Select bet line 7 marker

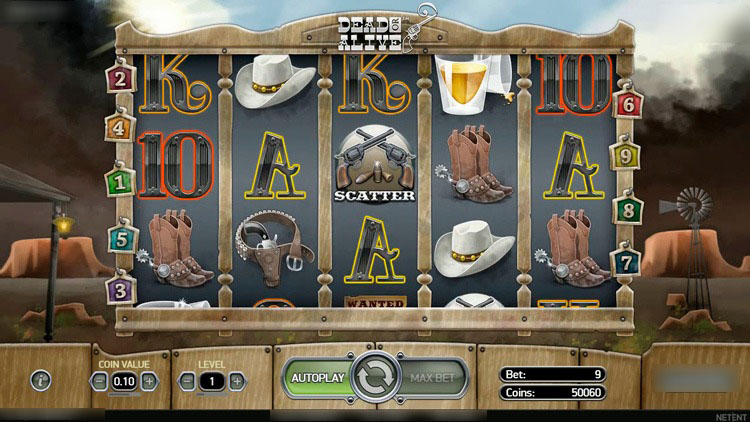(x=628, y=263)
